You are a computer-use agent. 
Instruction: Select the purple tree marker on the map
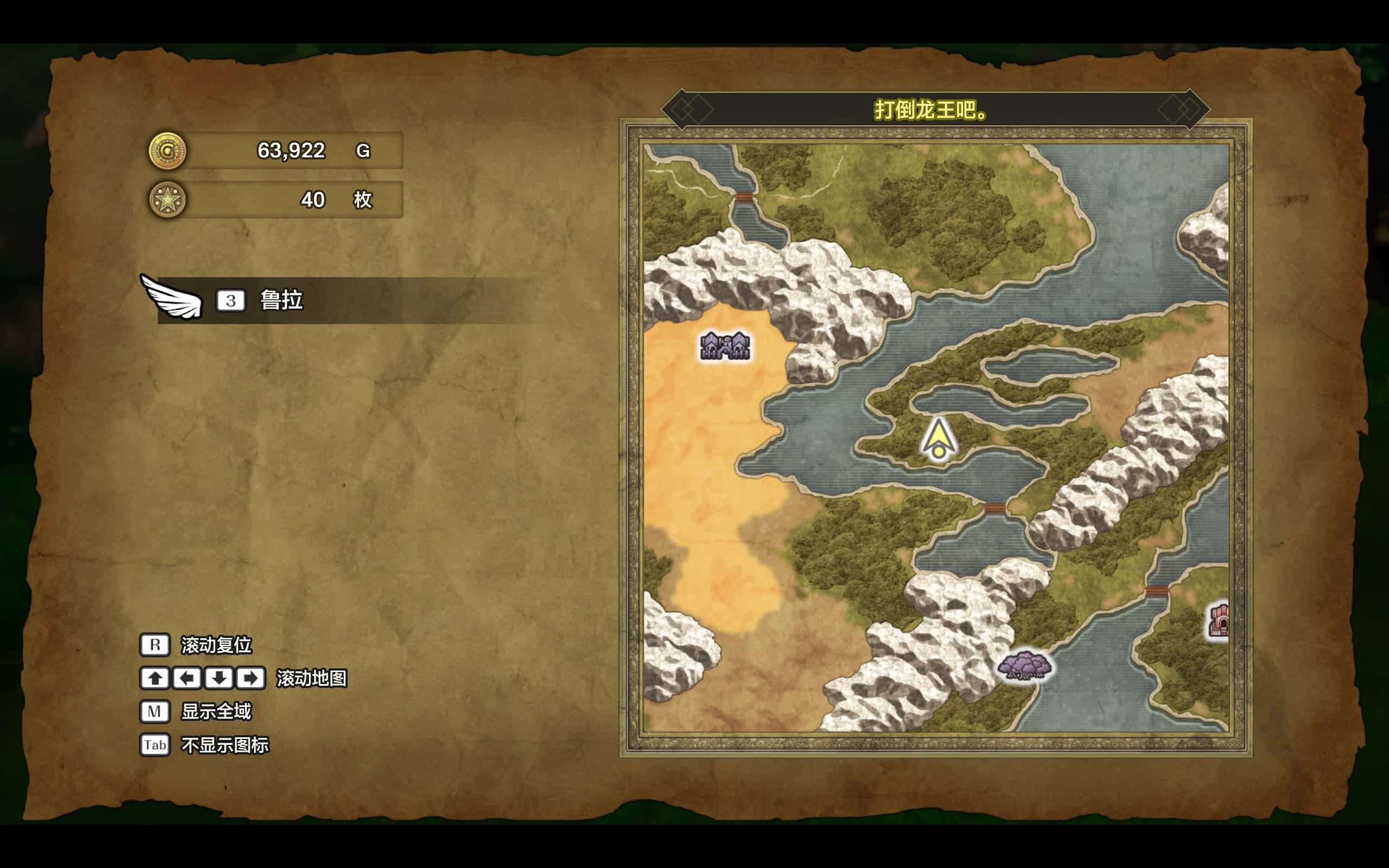coord(1024,665)
